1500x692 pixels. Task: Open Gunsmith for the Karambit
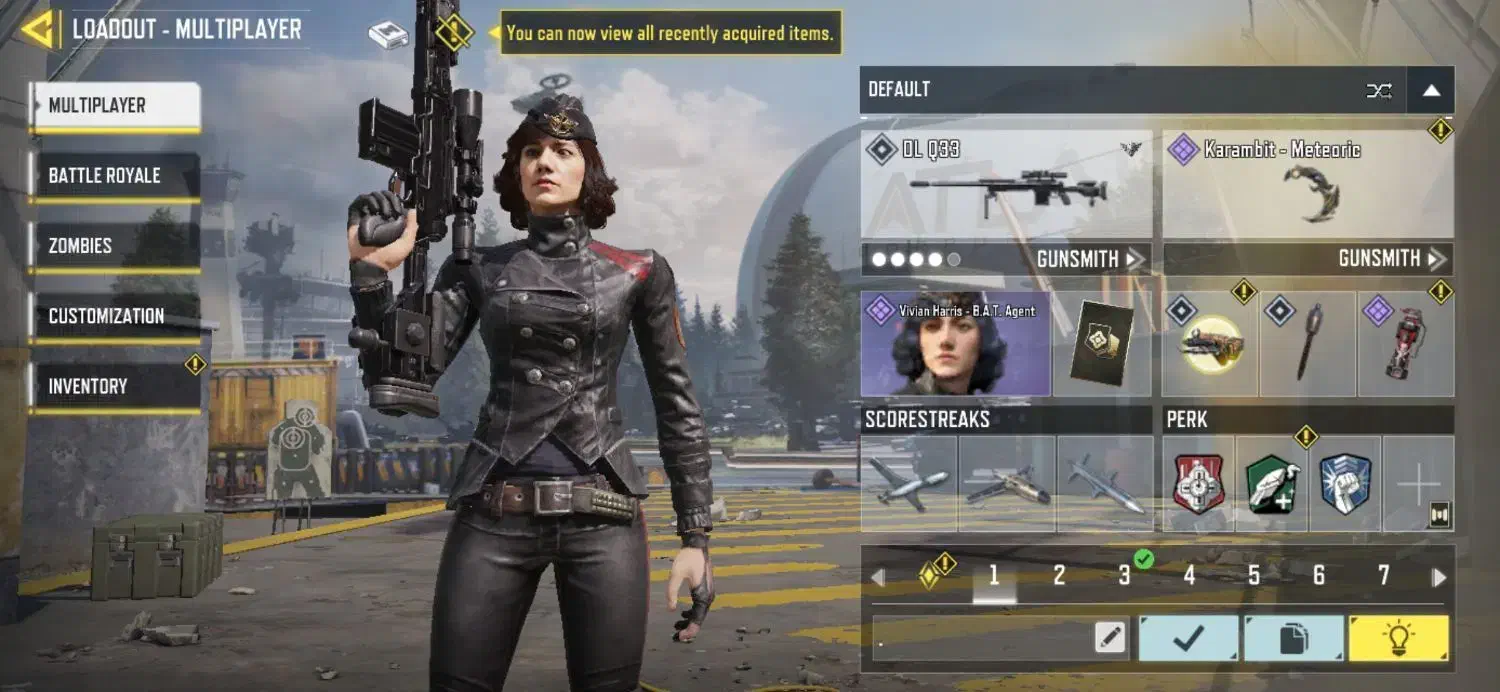pyautogui.click(x=1392, y=259)
